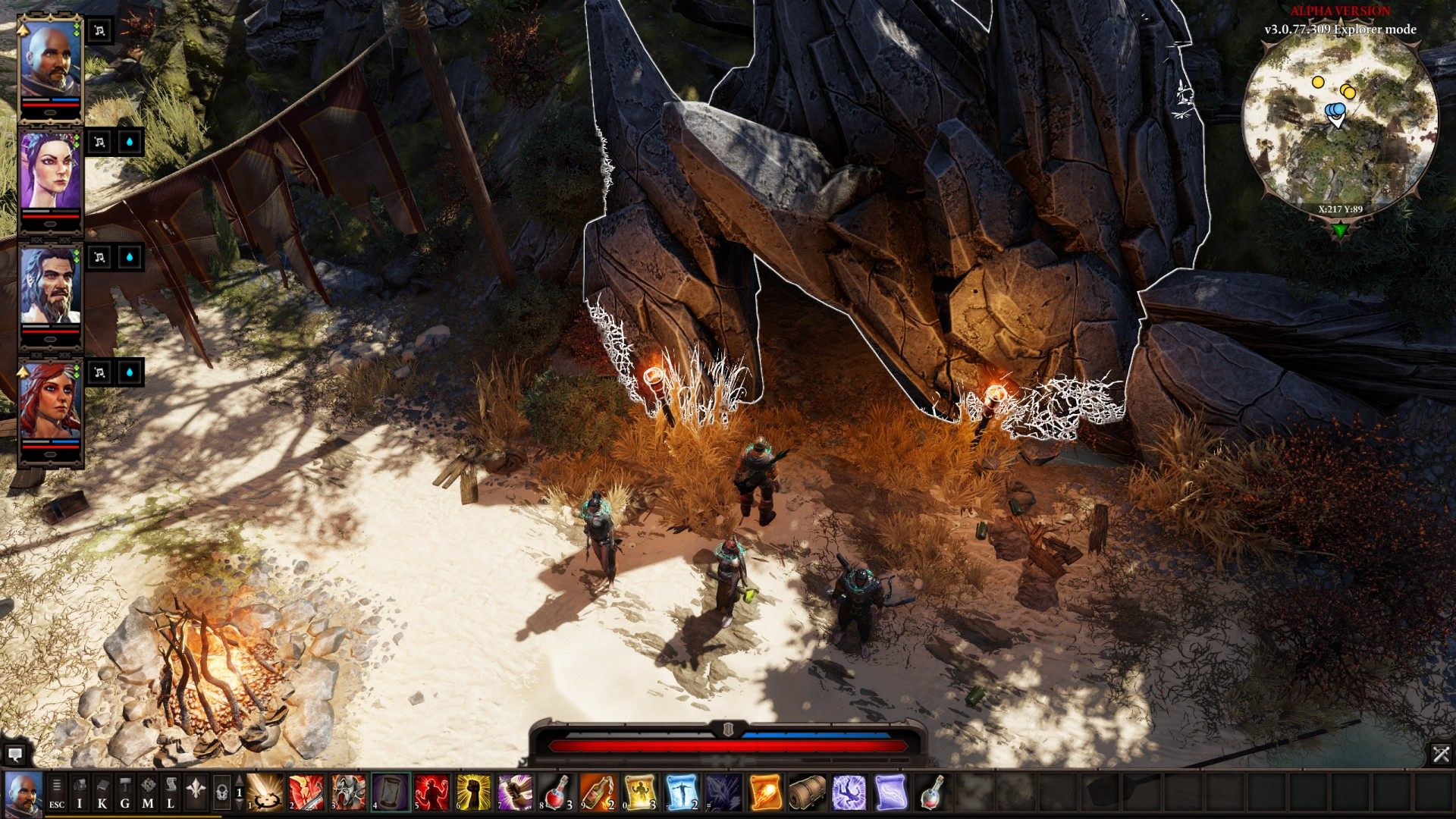The height and width of the screenshot is (819, 1456).
Task: Open the chat speech bubble button
Action: tap(14, 755)
